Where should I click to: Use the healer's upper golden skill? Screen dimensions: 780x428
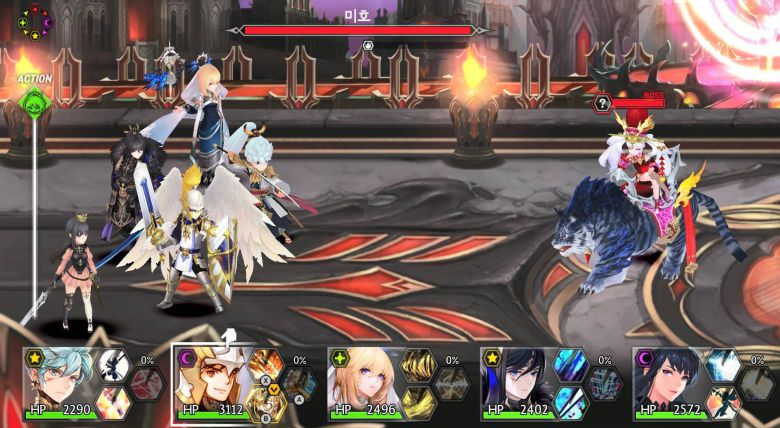(417, 365)
